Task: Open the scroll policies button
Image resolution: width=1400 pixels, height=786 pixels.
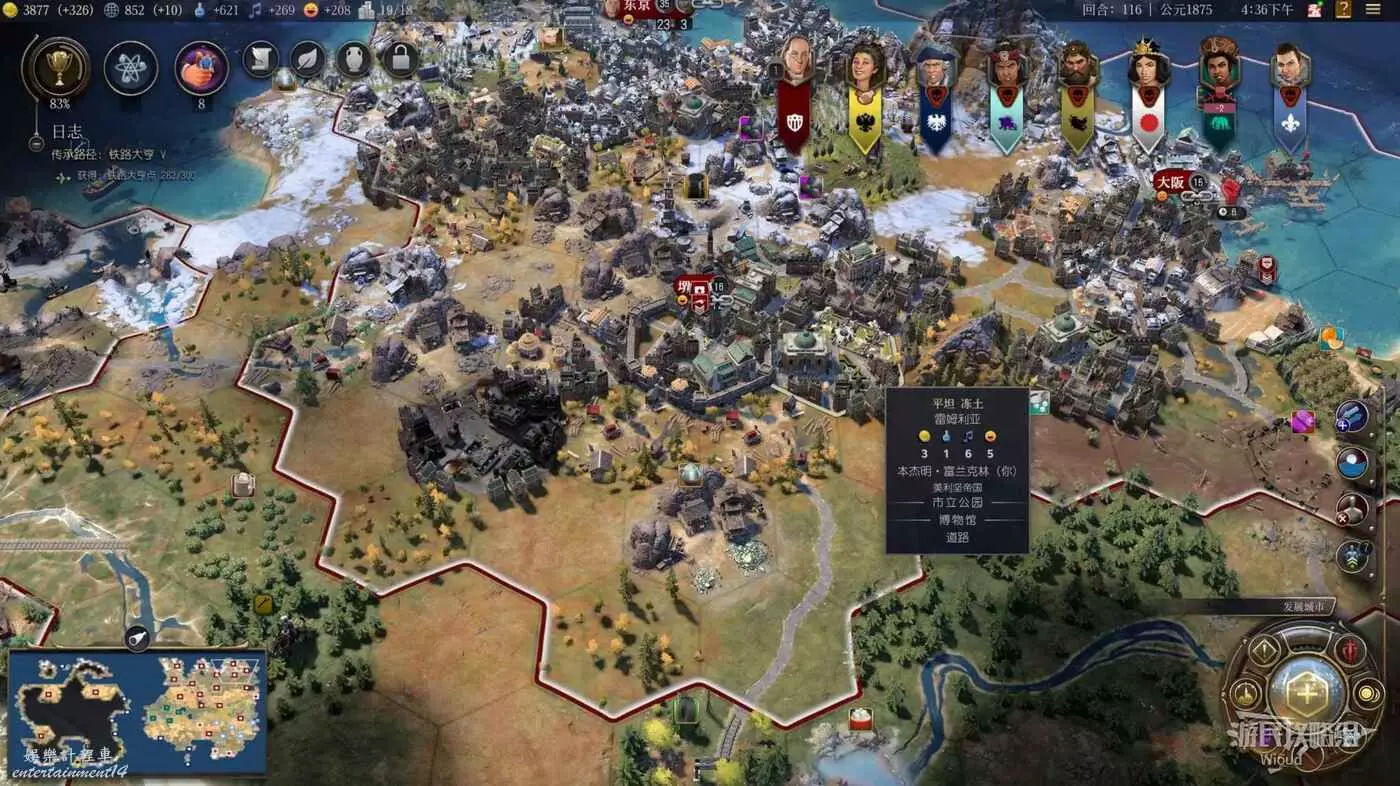Action: pyautogui.click(x=260, y=59)
